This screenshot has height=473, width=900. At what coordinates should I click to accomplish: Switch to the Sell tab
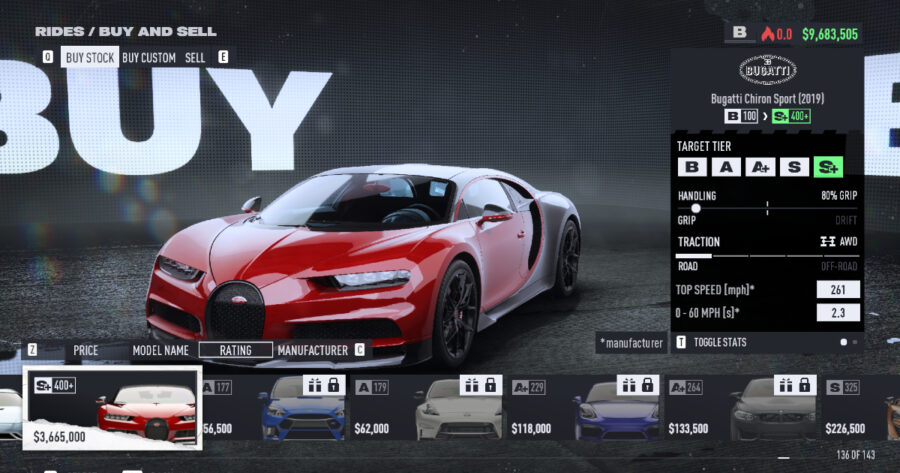[x=195, y=58]
